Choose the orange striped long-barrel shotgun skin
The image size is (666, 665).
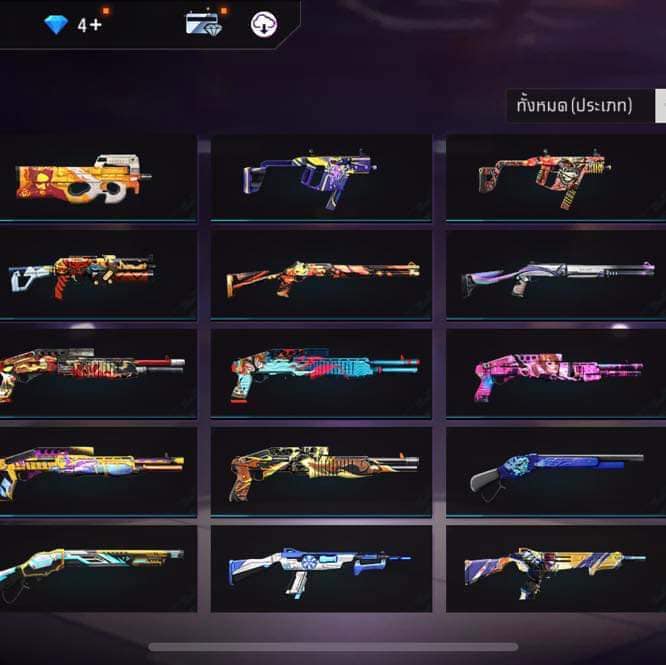[321, 274]
